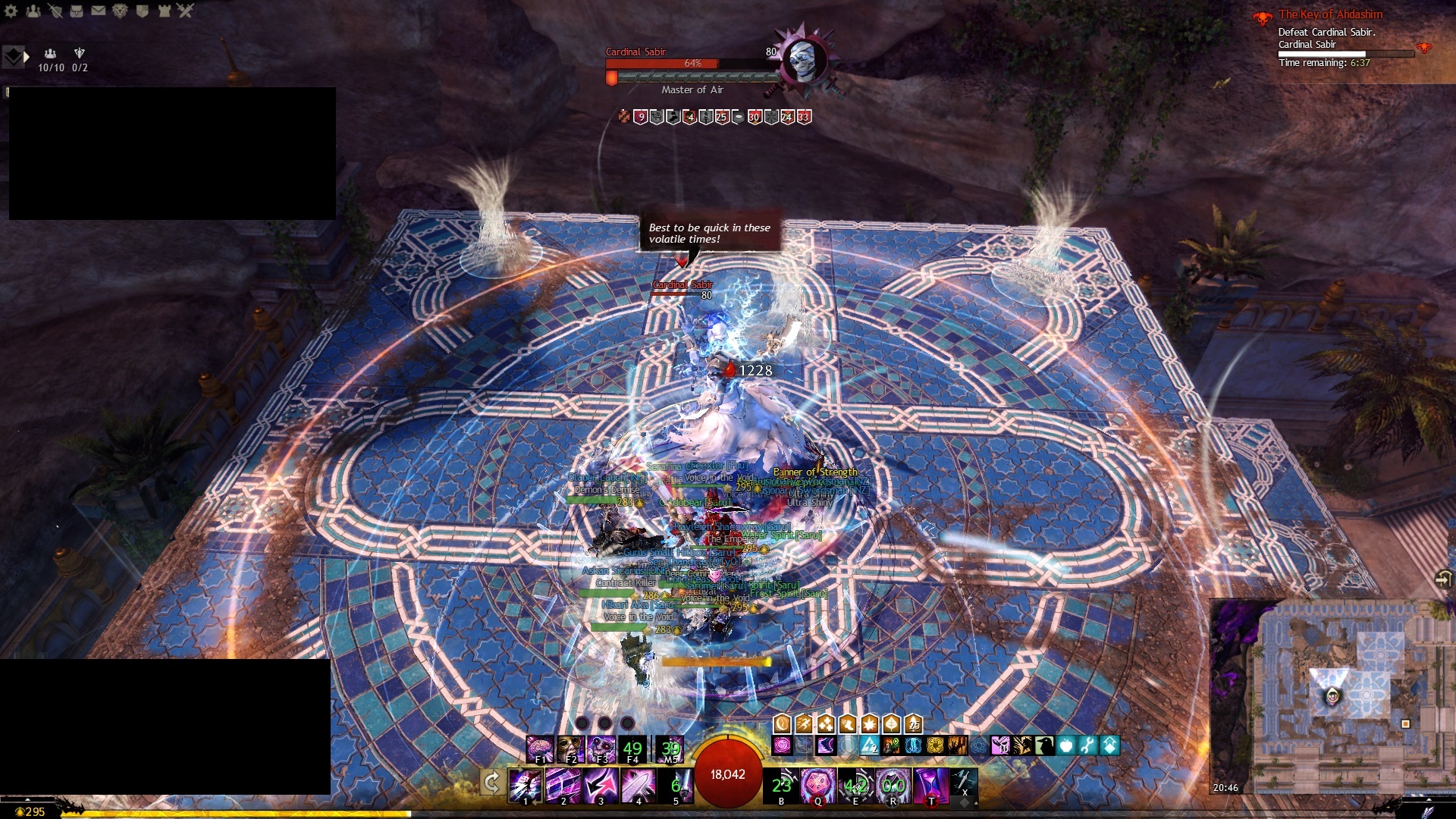
Task: Open the World vs World castle icon
Action: click(164, 11)
